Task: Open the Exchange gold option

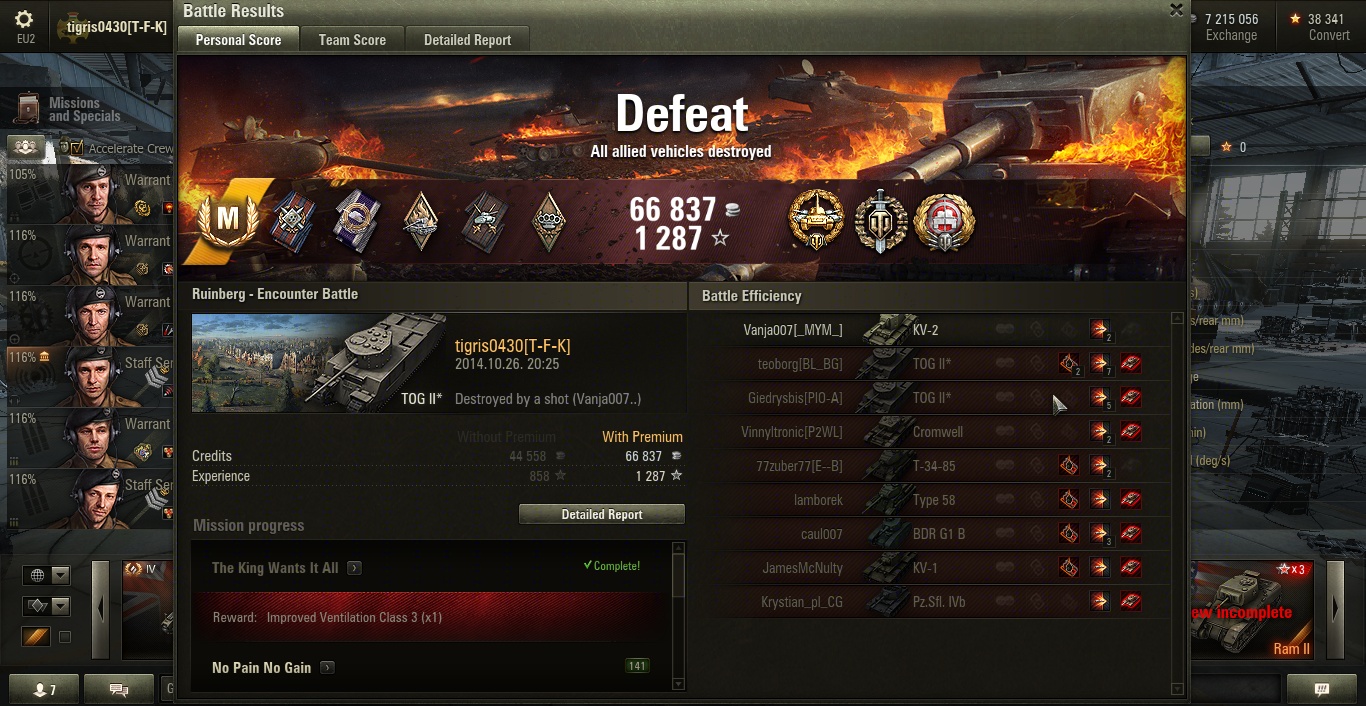Action: [x=1231, y=27]
